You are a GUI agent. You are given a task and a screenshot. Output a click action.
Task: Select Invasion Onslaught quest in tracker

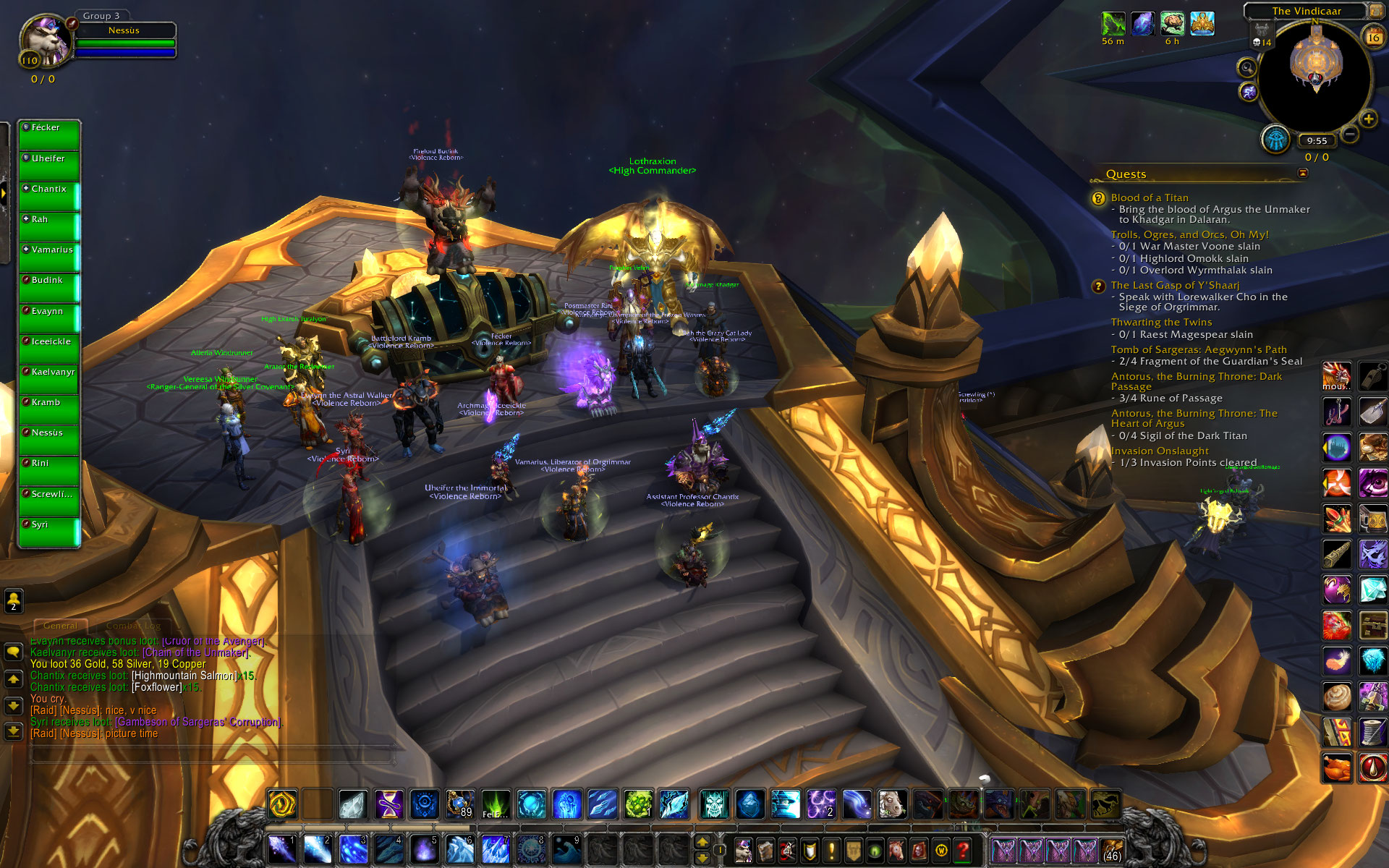1159,451
